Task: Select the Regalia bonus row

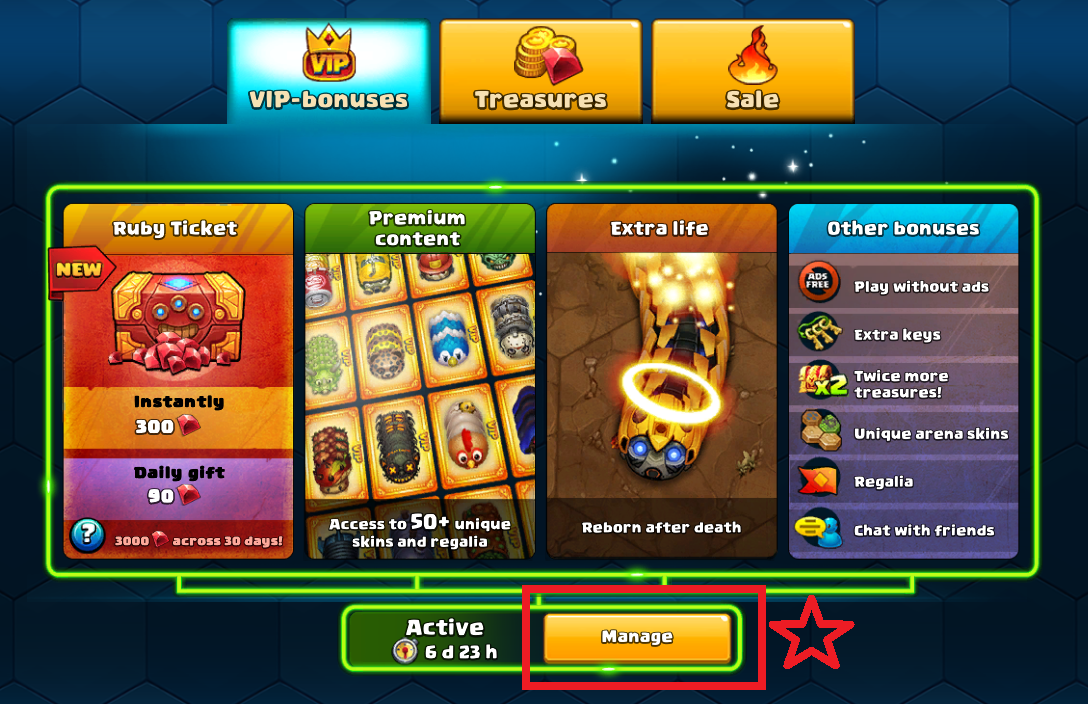Action: coord(903,481)
